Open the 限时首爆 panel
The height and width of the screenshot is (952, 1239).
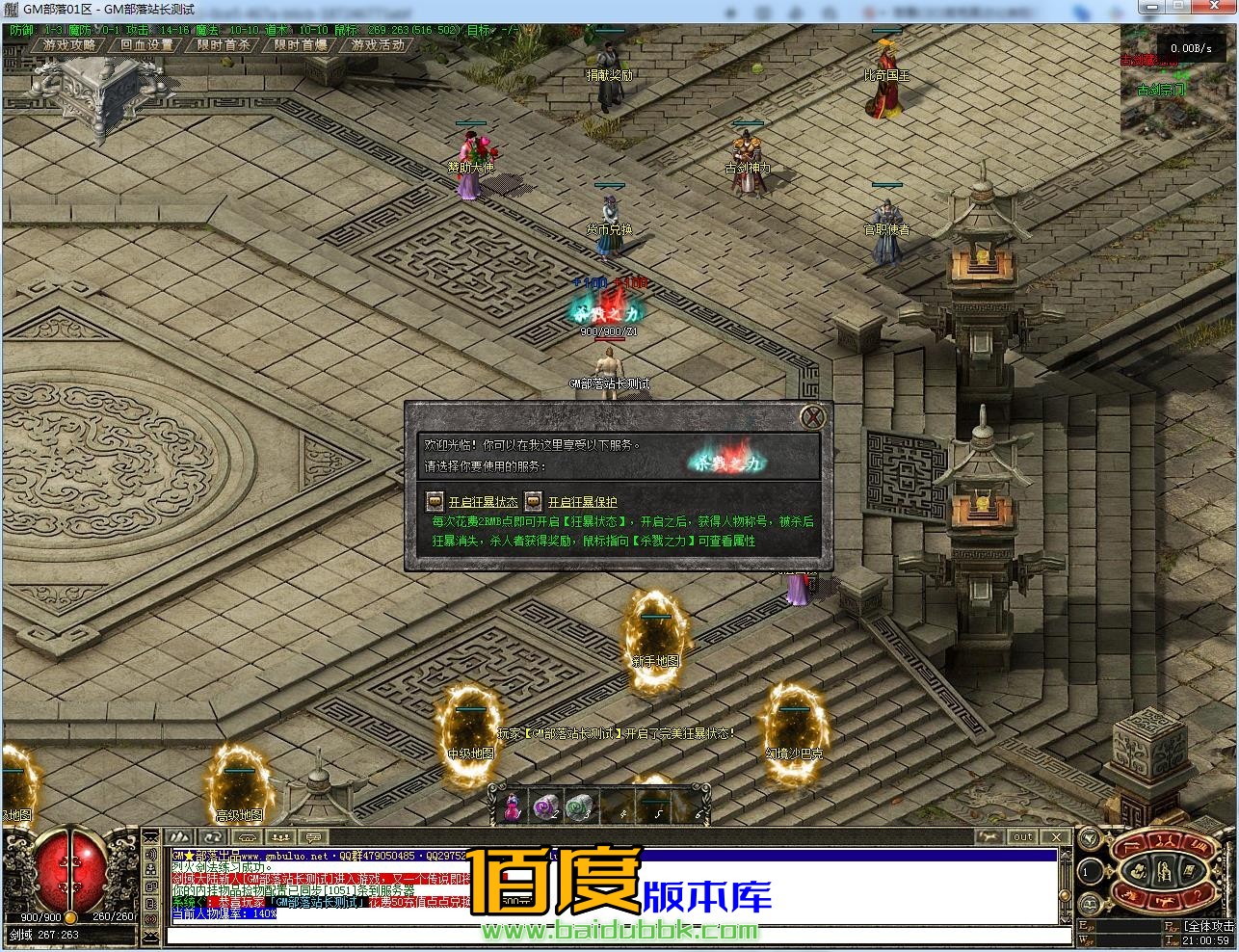pos(301,44)
